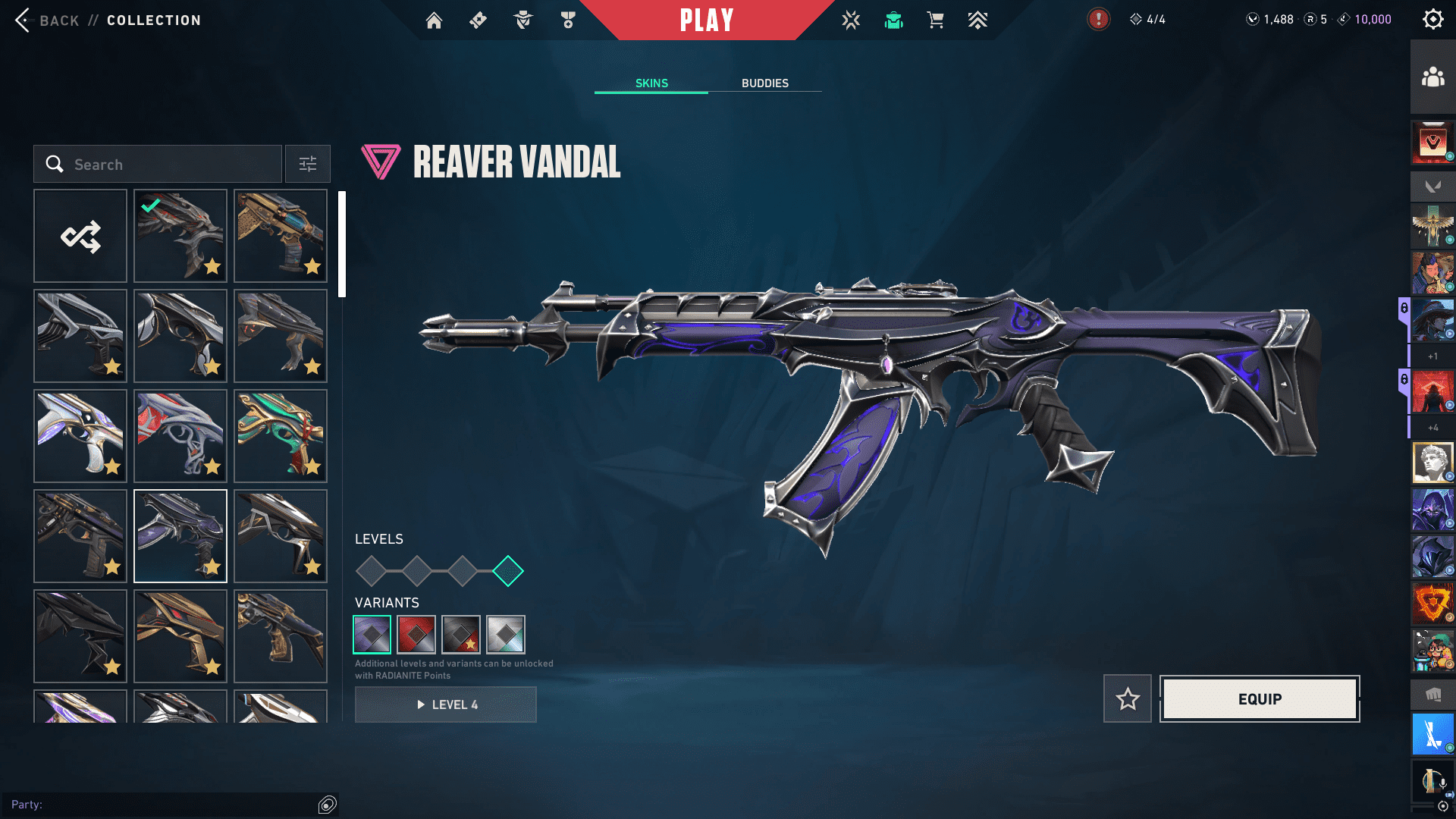The width and height of the screenshot is (1456, 819).
Task: Choose the white variant swatch
Action: coord(506,635)
